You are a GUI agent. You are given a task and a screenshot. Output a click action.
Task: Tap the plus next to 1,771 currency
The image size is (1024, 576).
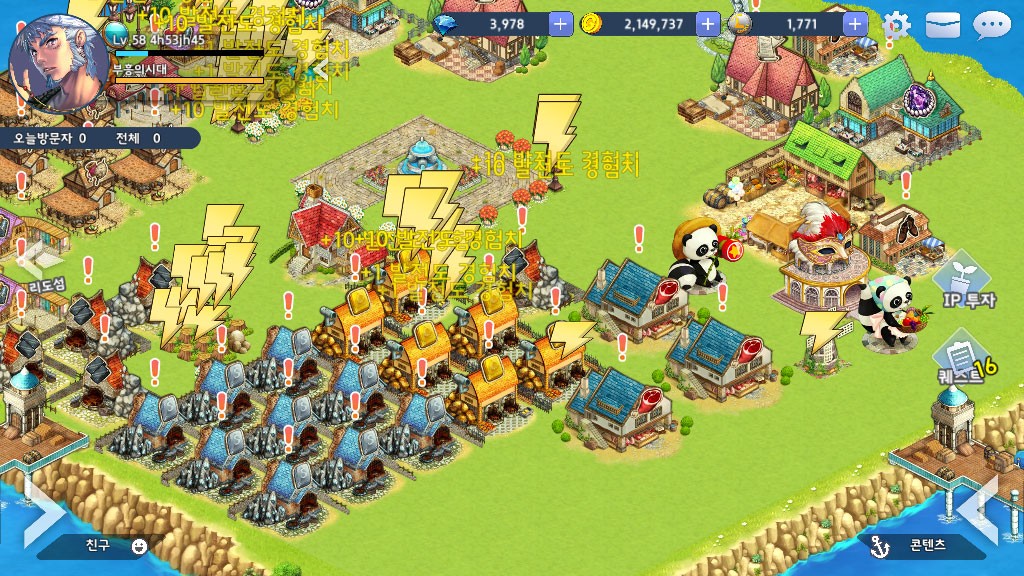tap(855, 23)
